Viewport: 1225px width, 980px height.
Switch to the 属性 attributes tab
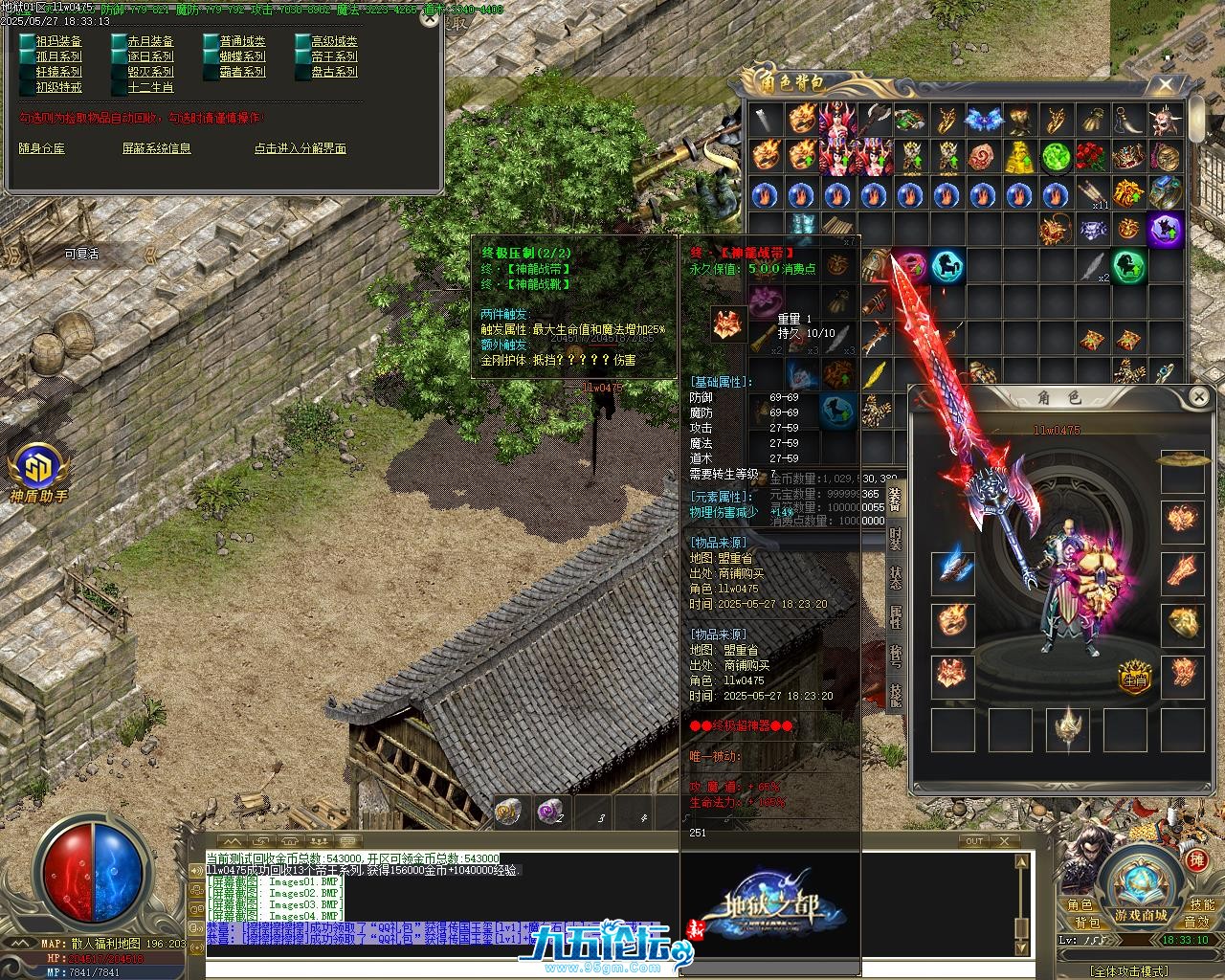click(x=896, y=616)
